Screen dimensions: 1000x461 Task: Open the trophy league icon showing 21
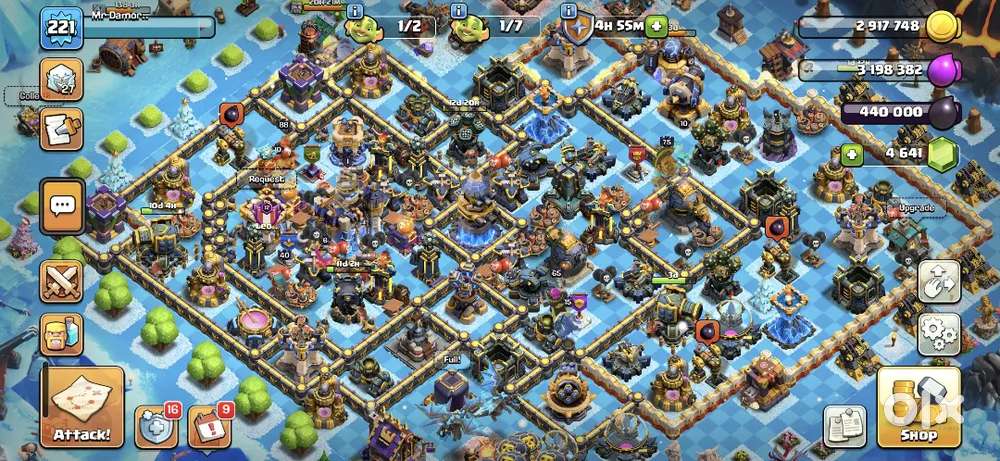pos(61,79)
